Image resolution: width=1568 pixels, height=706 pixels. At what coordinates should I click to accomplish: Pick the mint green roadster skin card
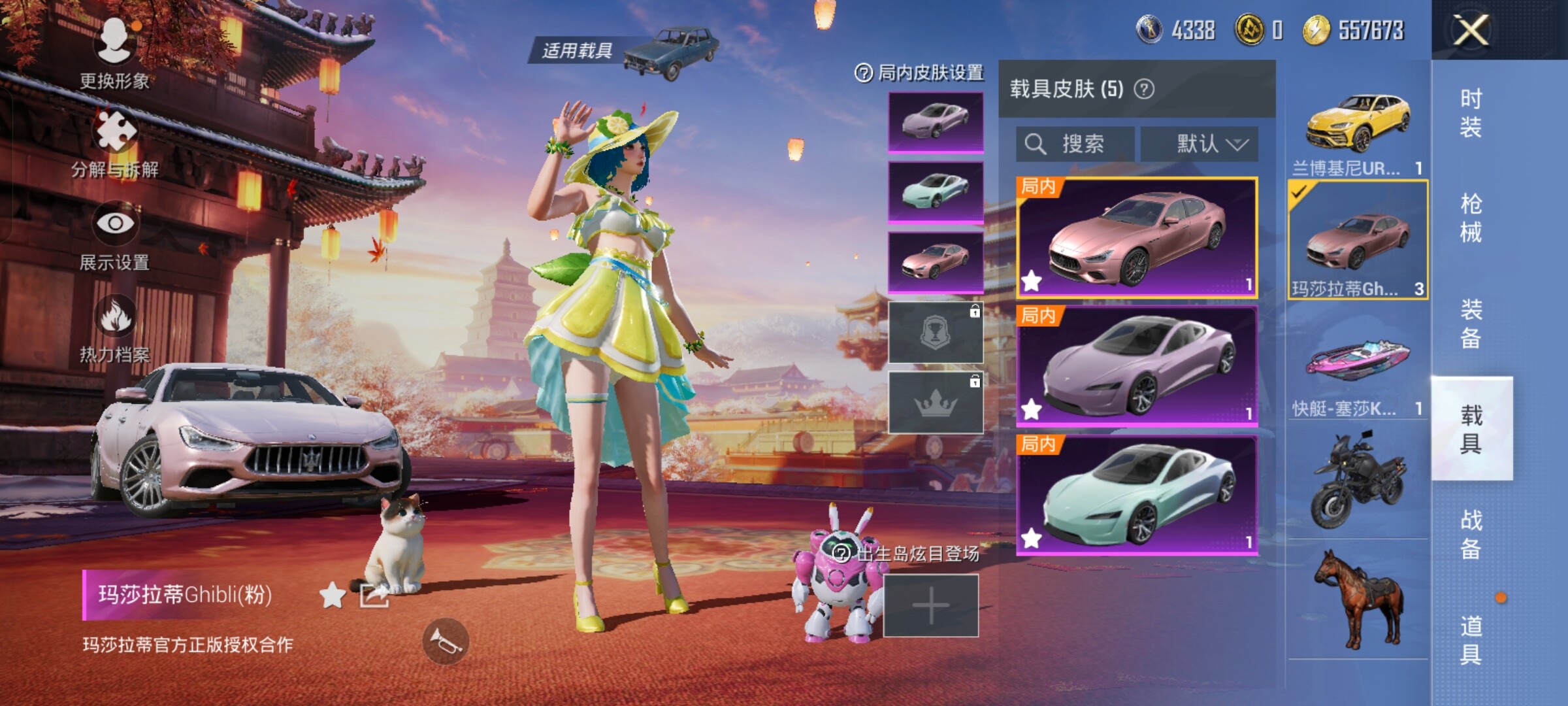1137,495
